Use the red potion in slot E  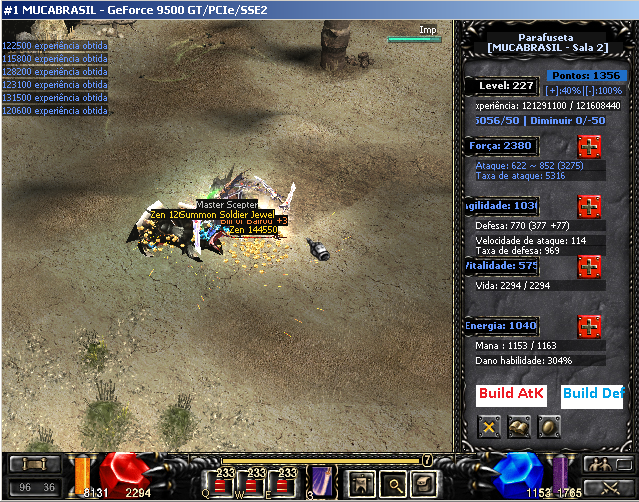click(288, 481)
